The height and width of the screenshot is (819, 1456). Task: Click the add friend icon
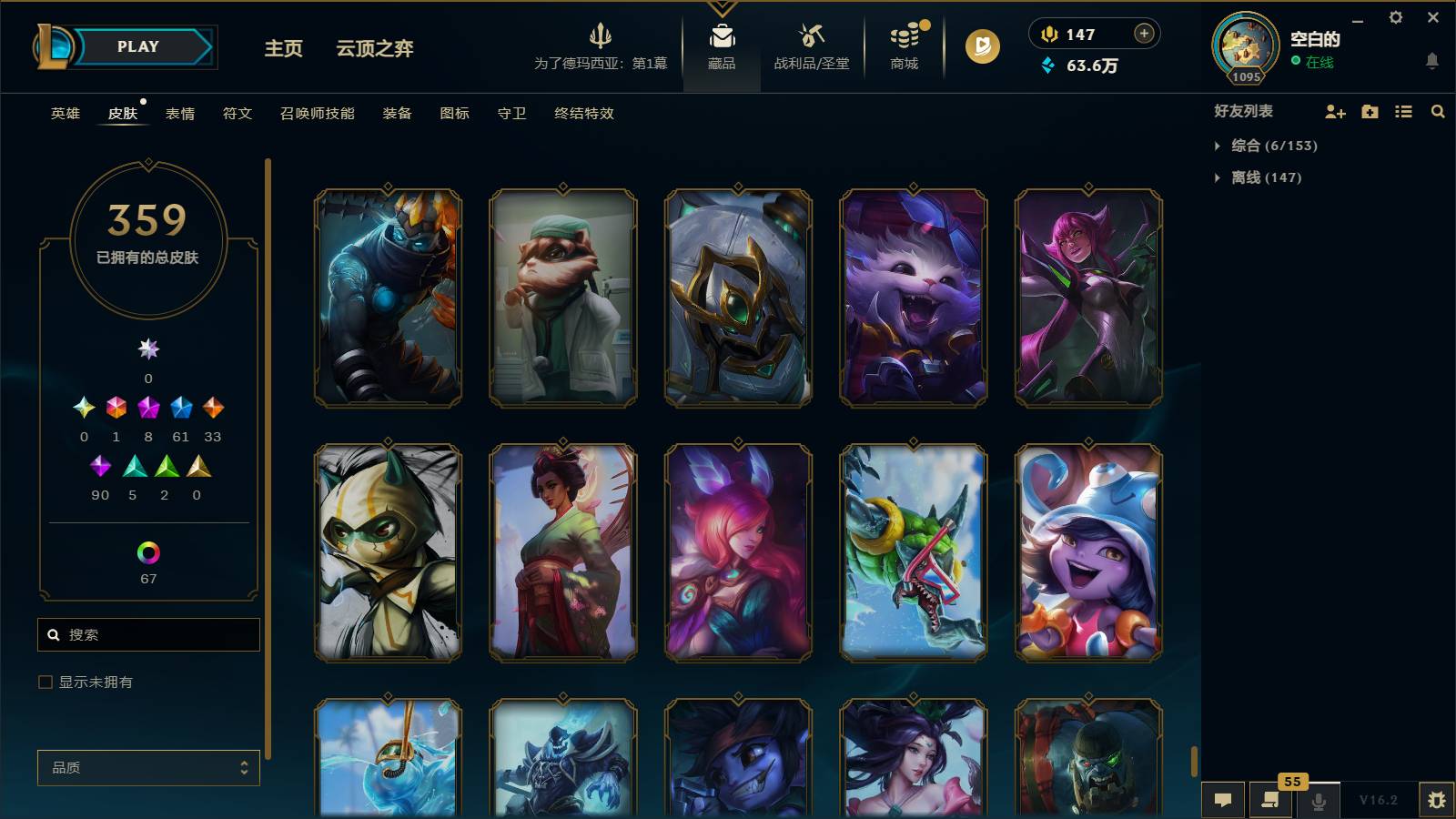[x=1335, y=112]
